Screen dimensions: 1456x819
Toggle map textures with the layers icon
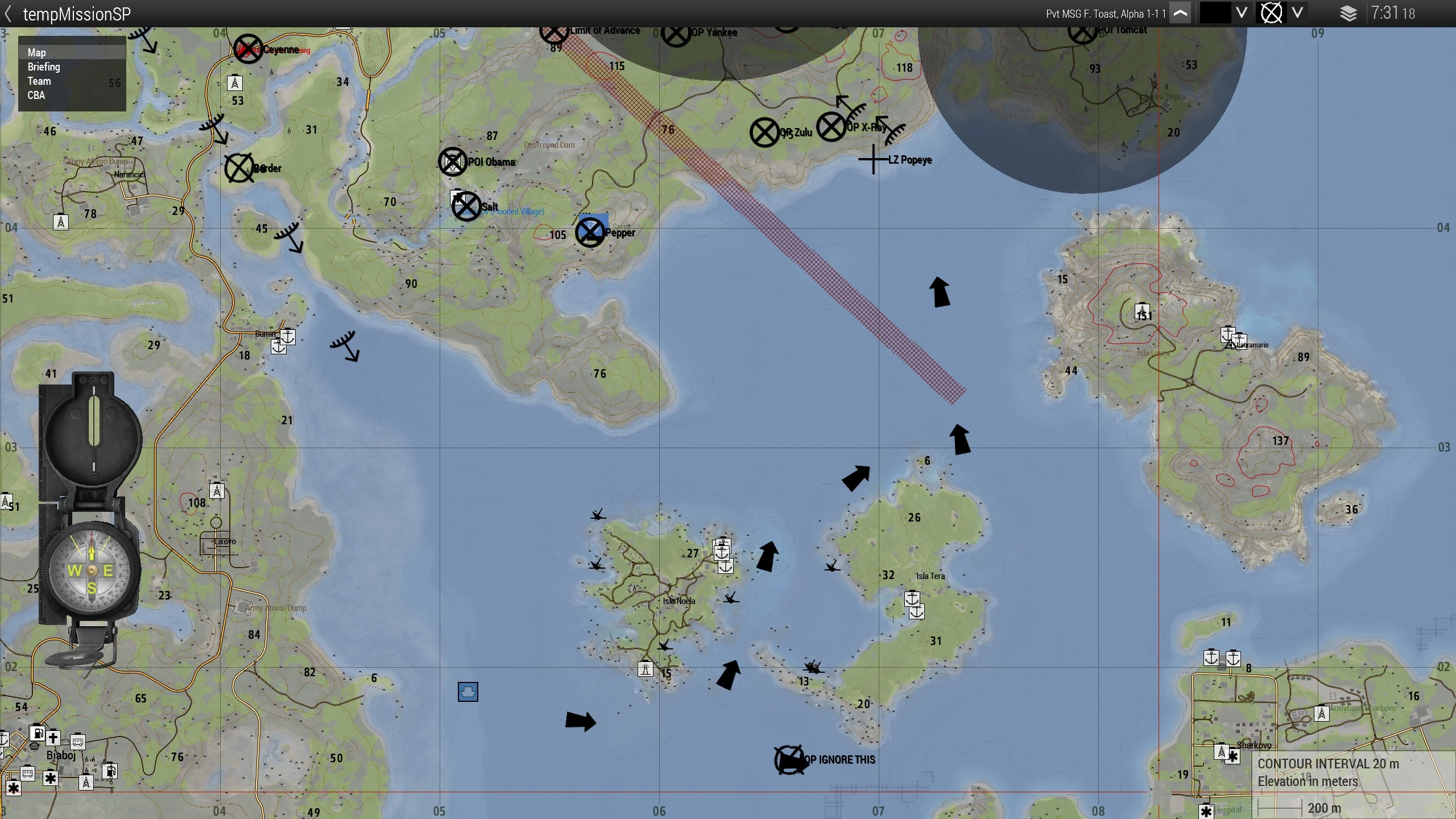tap(1348, 14)
